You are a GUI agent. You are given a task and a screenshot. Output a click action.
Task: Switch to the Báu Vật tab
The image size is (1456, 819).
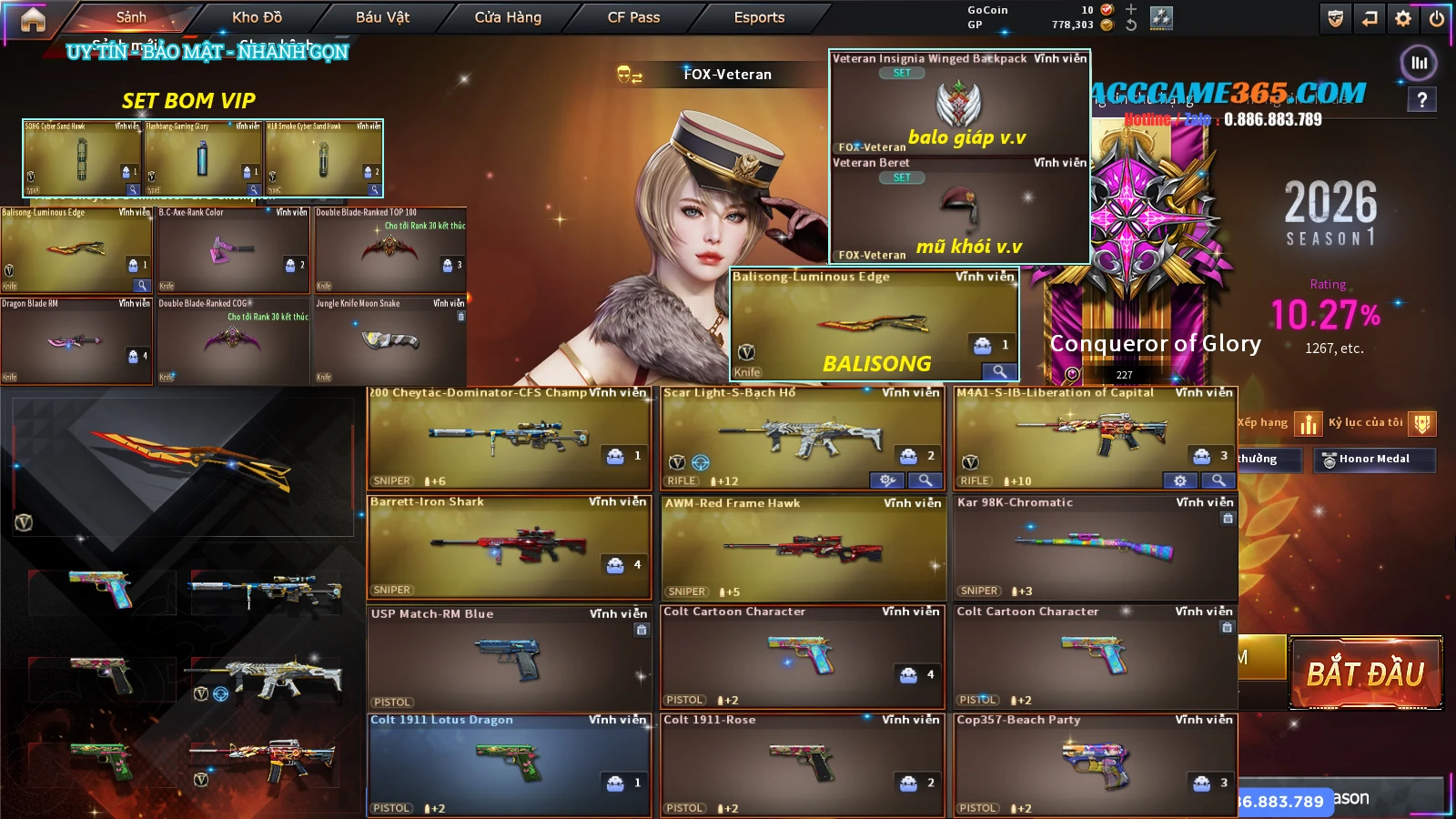tap(382, 17)
